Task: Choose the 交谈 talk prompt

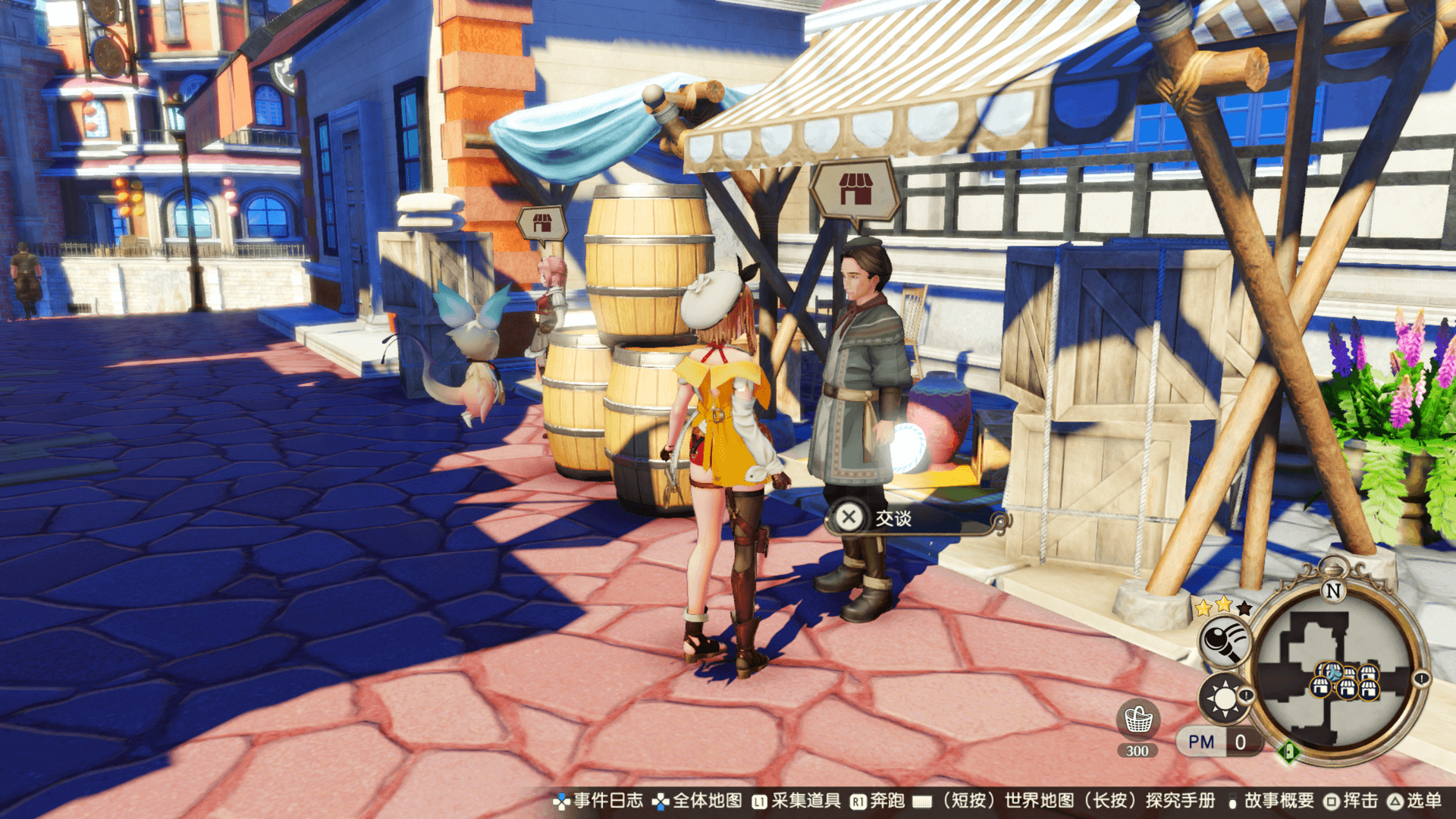Action: [893, 518]
